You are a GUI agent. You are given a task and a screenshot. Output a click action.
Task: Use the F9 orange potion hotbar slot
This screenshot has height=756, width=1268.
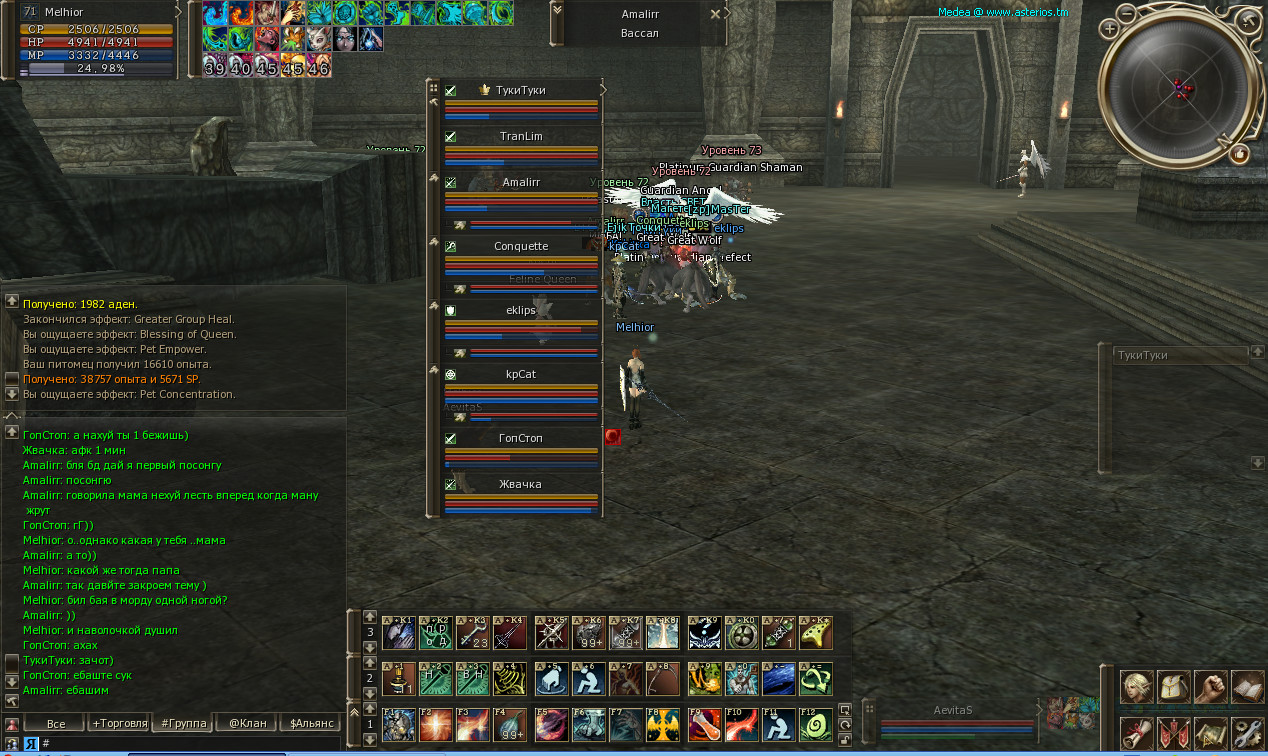click(x=703, y=724)
